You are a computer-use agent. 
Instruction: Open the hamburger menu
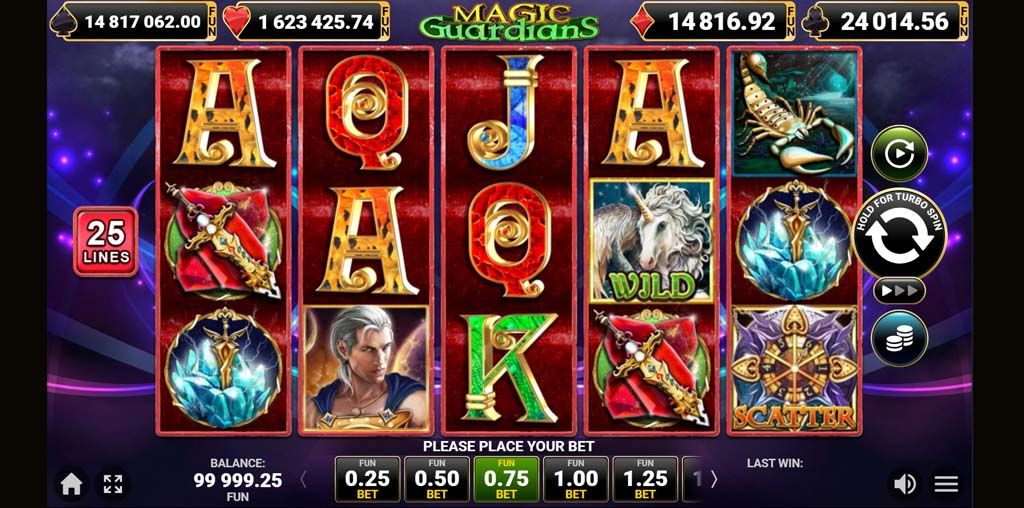(946, 484)
